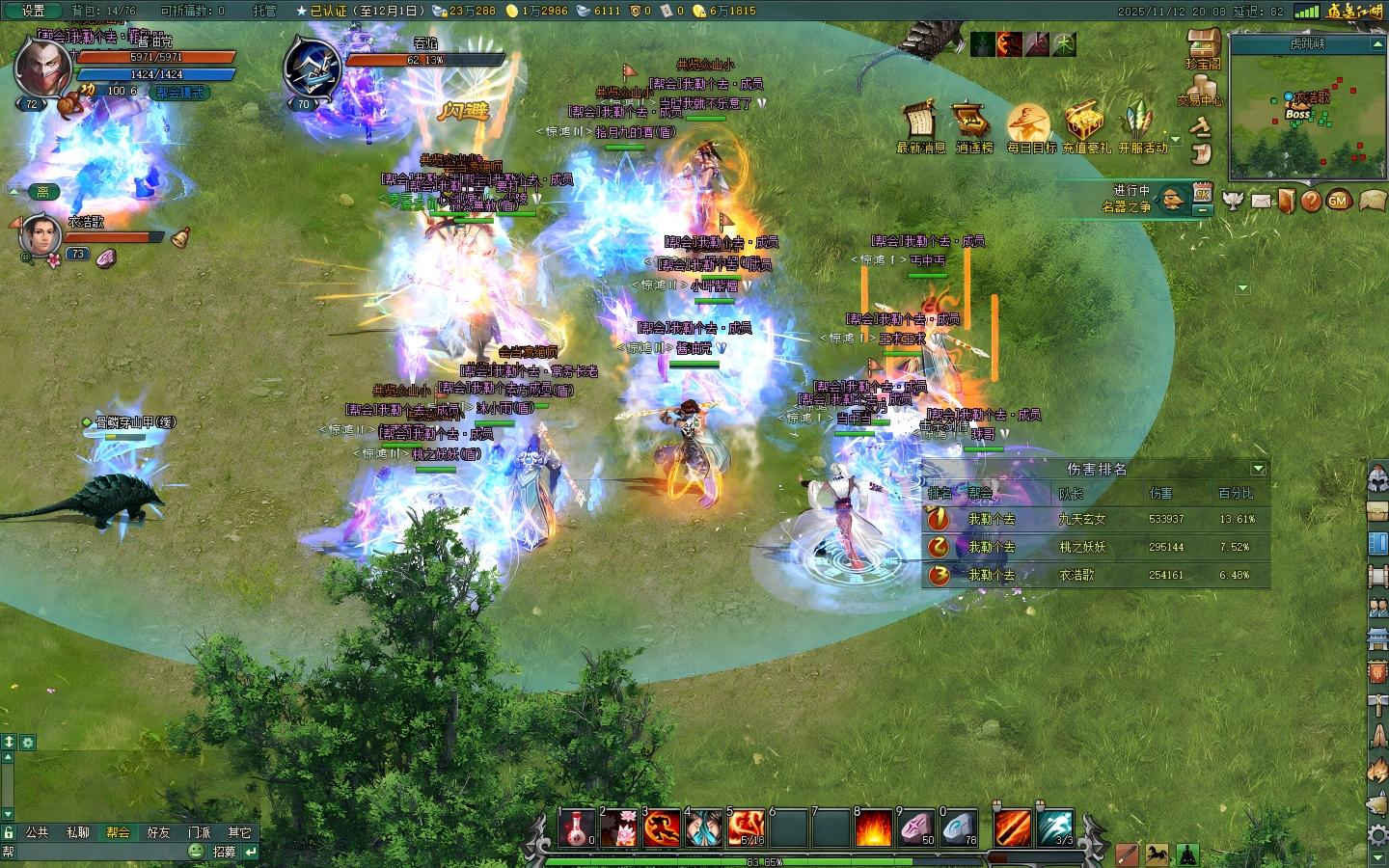Image resolution: width=1389 pixels, height=868 pixels.
Task: Open the mail envelope icon
Action: (x=1261, y=201)
